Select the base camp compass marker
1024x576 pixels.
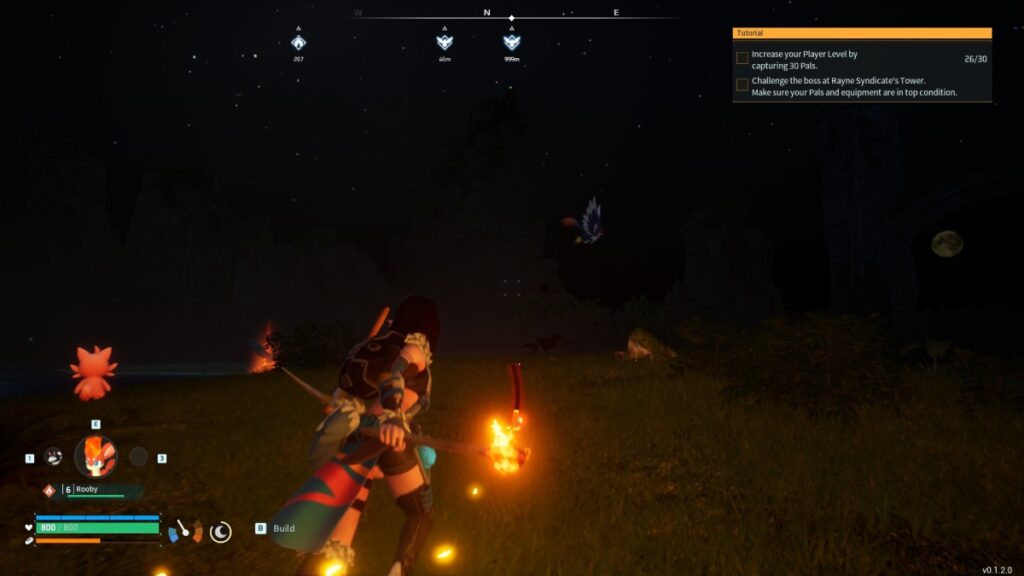click(298, 43)
